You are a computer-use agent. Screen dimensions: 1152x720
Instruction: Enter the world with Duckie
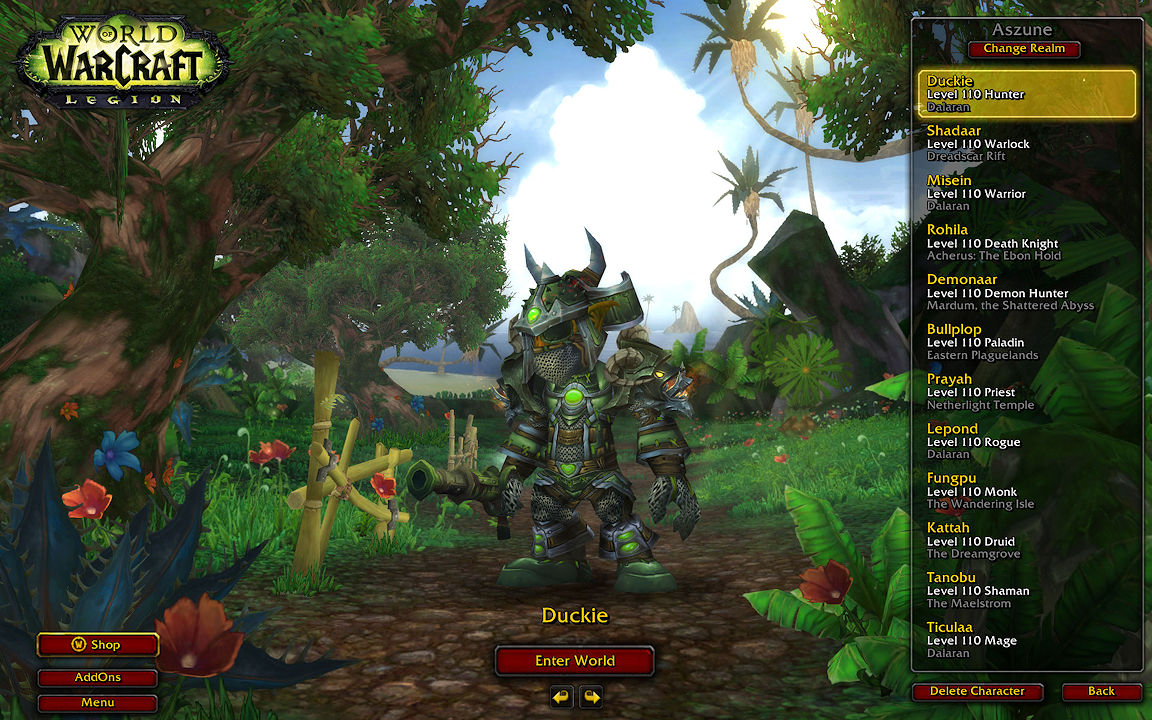click(574, 661)
